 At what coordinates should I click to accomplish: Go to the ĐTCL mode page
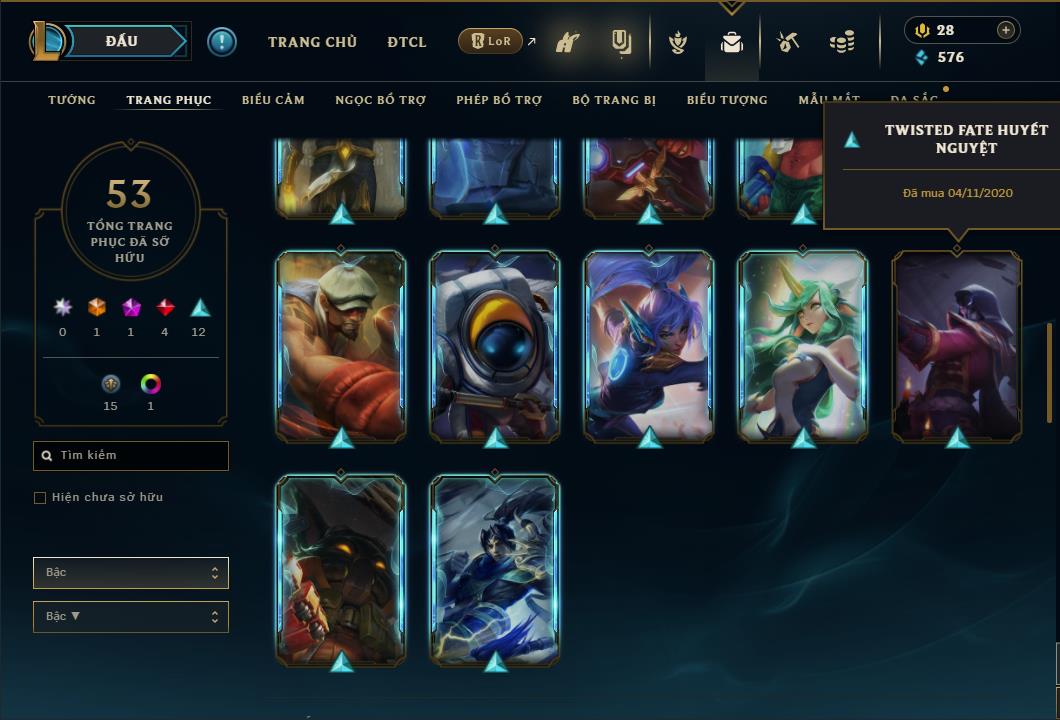(407, 42)
